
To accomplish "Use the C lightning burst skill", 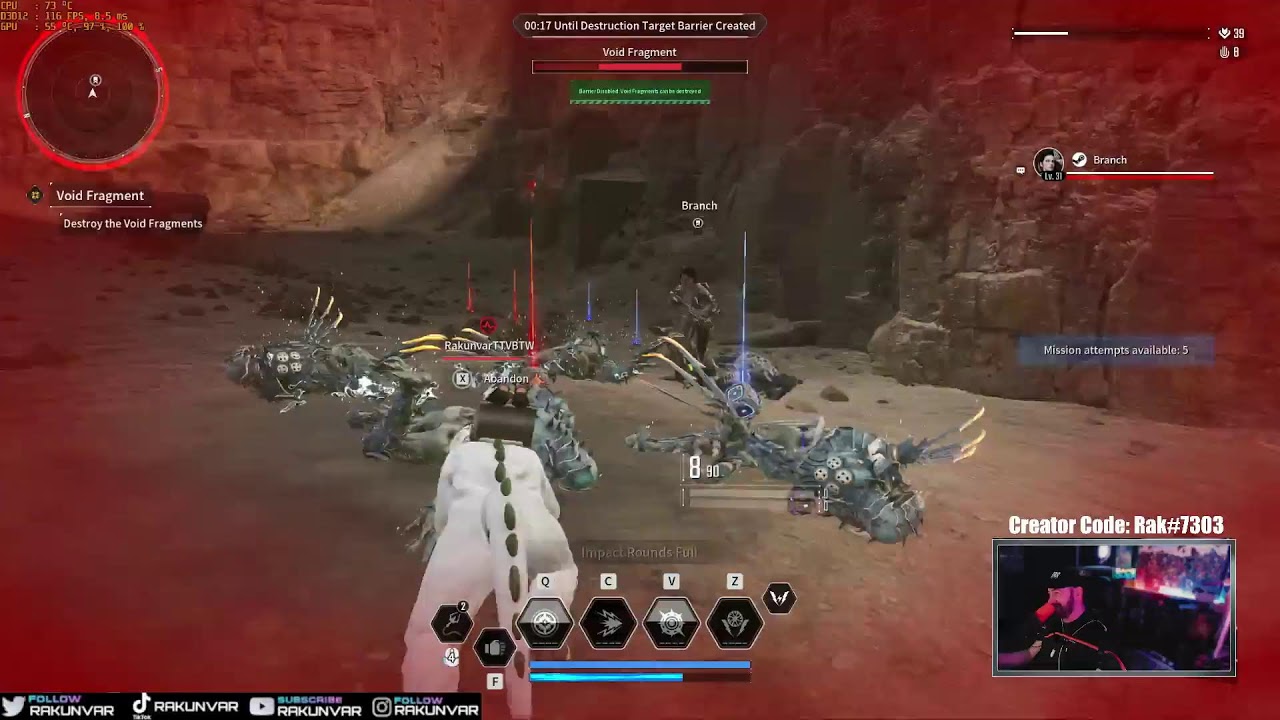I will pos(608,623).
